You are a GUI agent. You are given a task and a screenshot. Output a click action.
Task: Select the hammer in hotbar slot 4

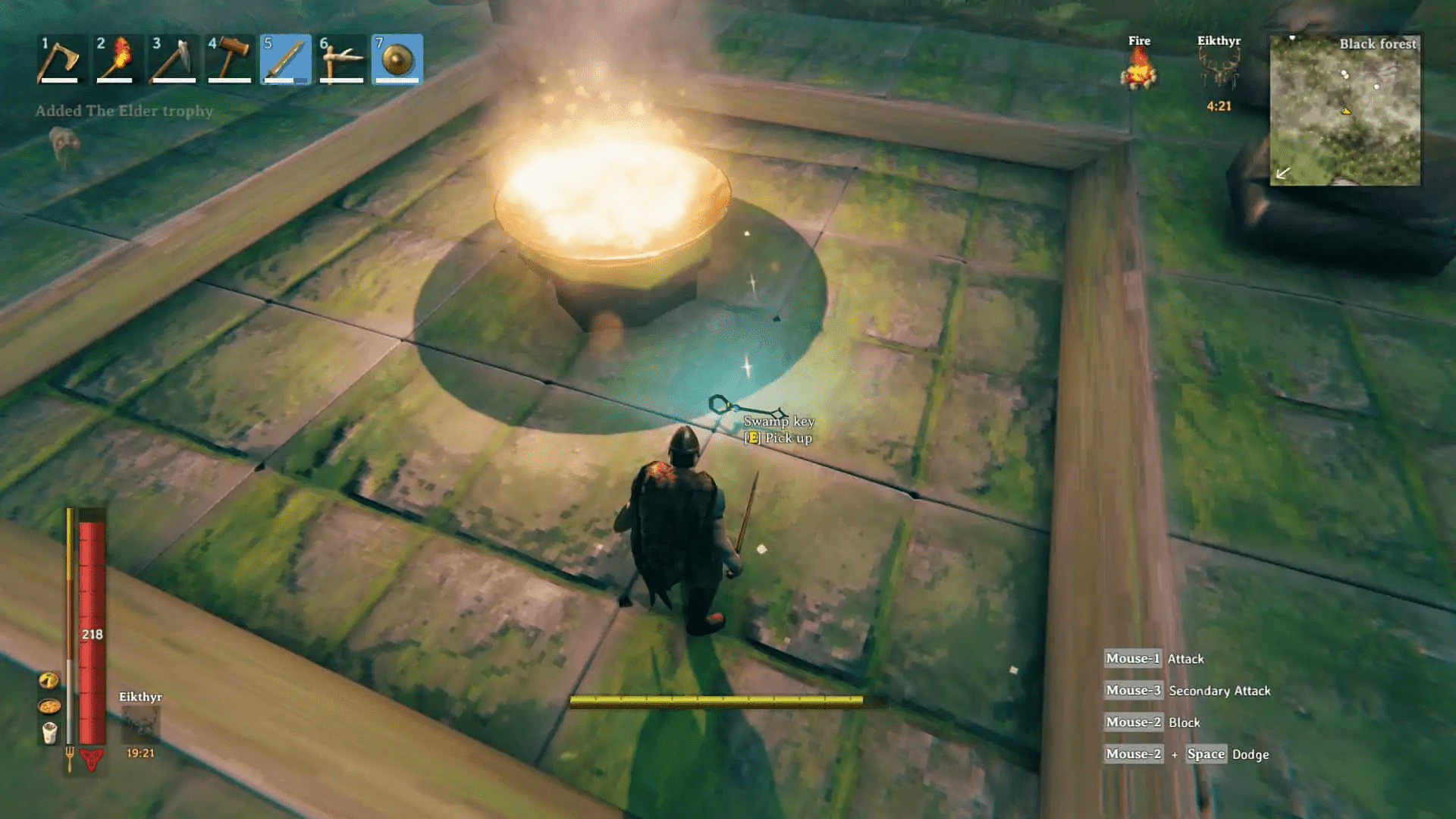pyautogui.click(x=229, y=59)
